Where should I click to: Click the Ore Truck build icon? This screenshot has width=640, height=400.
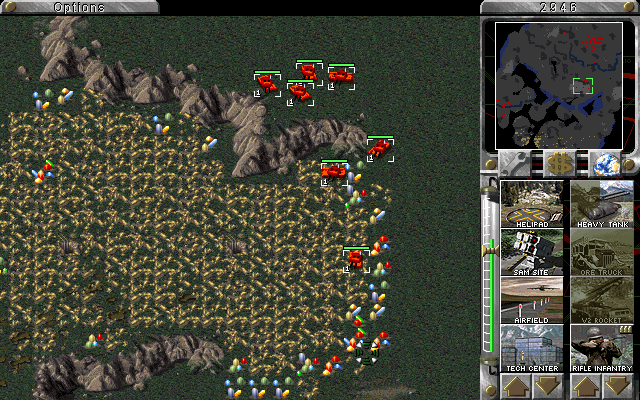[x=602, y=252]
